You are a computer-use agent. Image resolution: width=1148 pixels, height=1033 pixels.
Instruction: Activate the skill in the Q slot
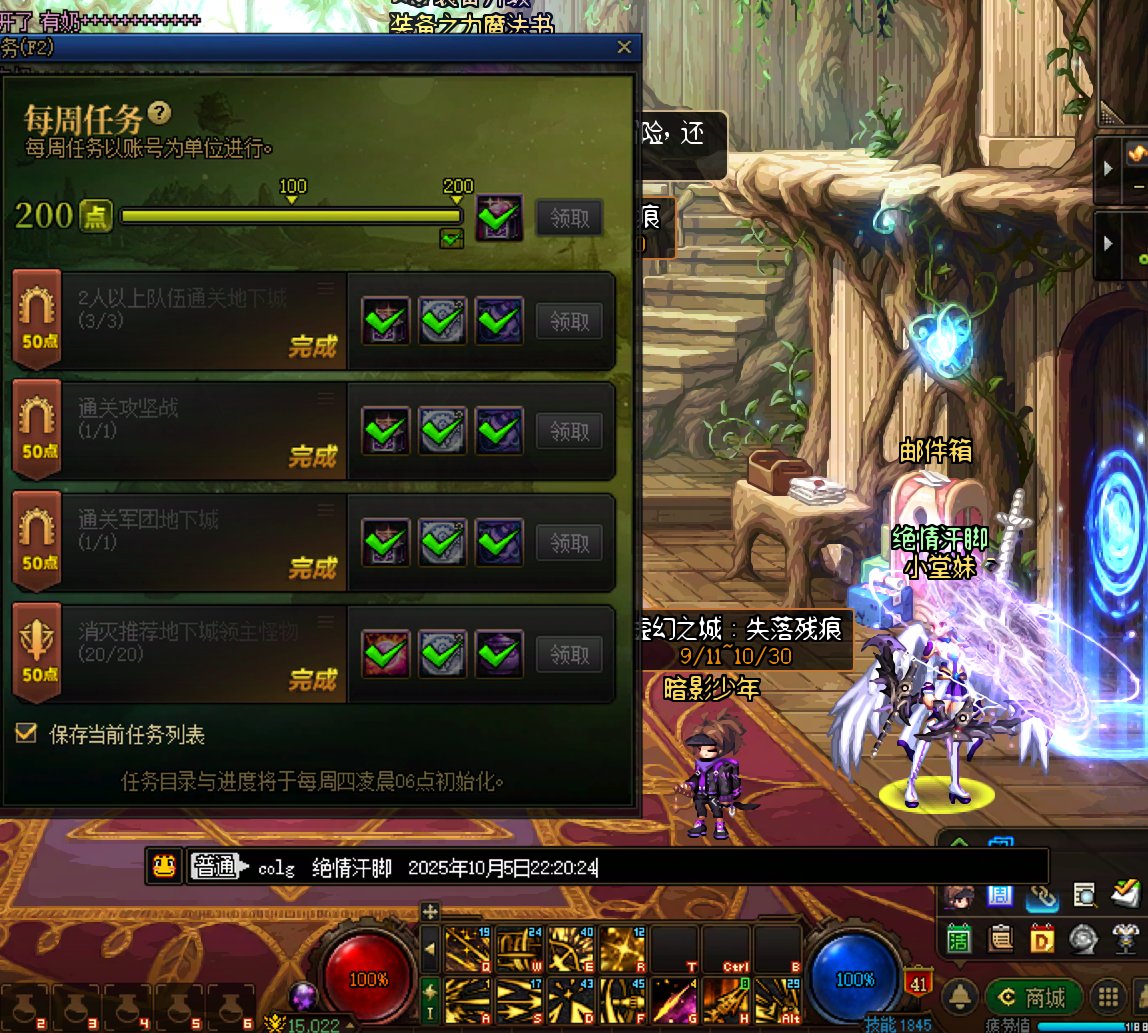point(467,946)
